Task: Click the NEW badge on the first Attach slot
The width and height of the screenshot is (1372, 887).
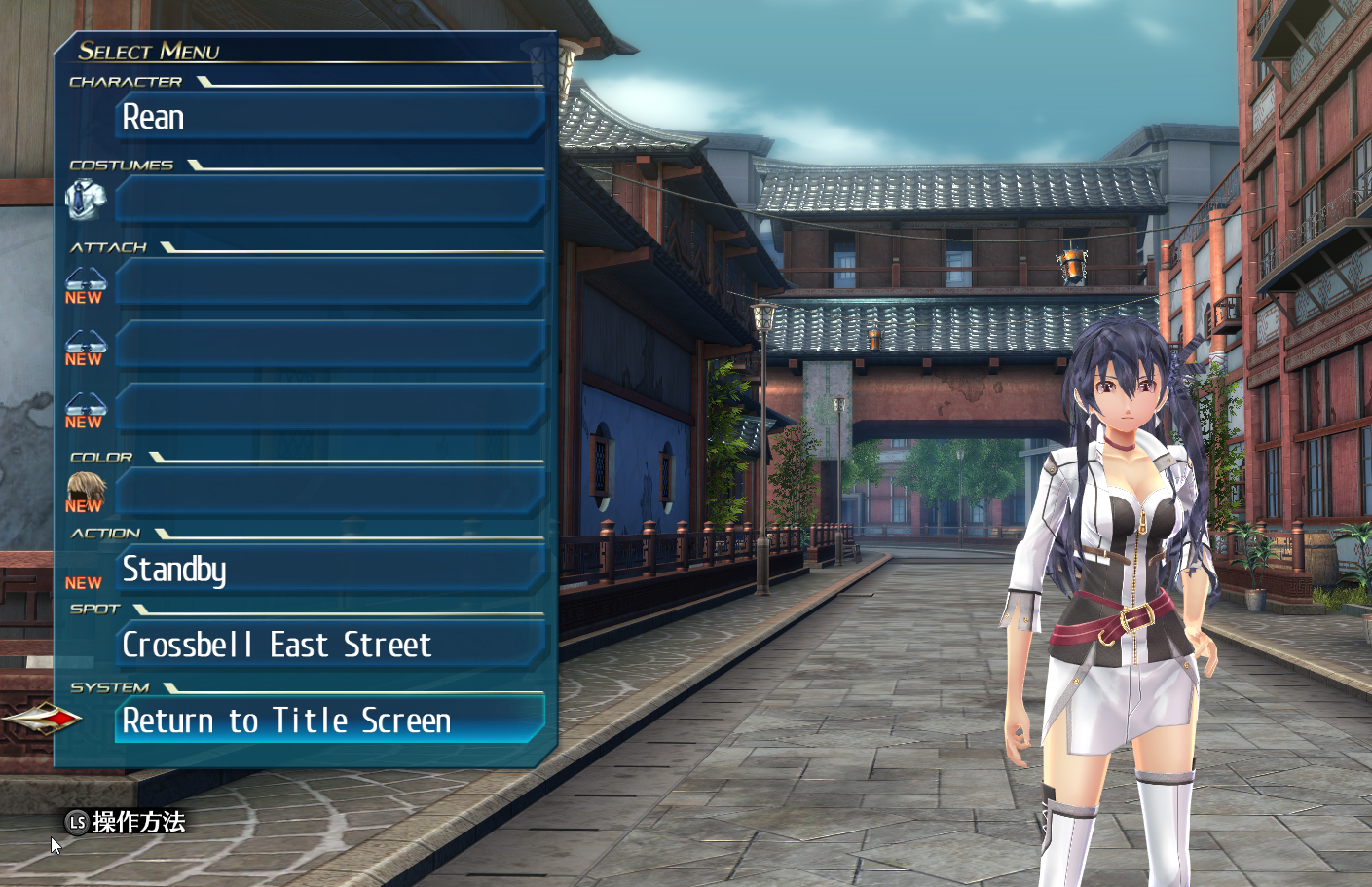Action: point(84,298)
